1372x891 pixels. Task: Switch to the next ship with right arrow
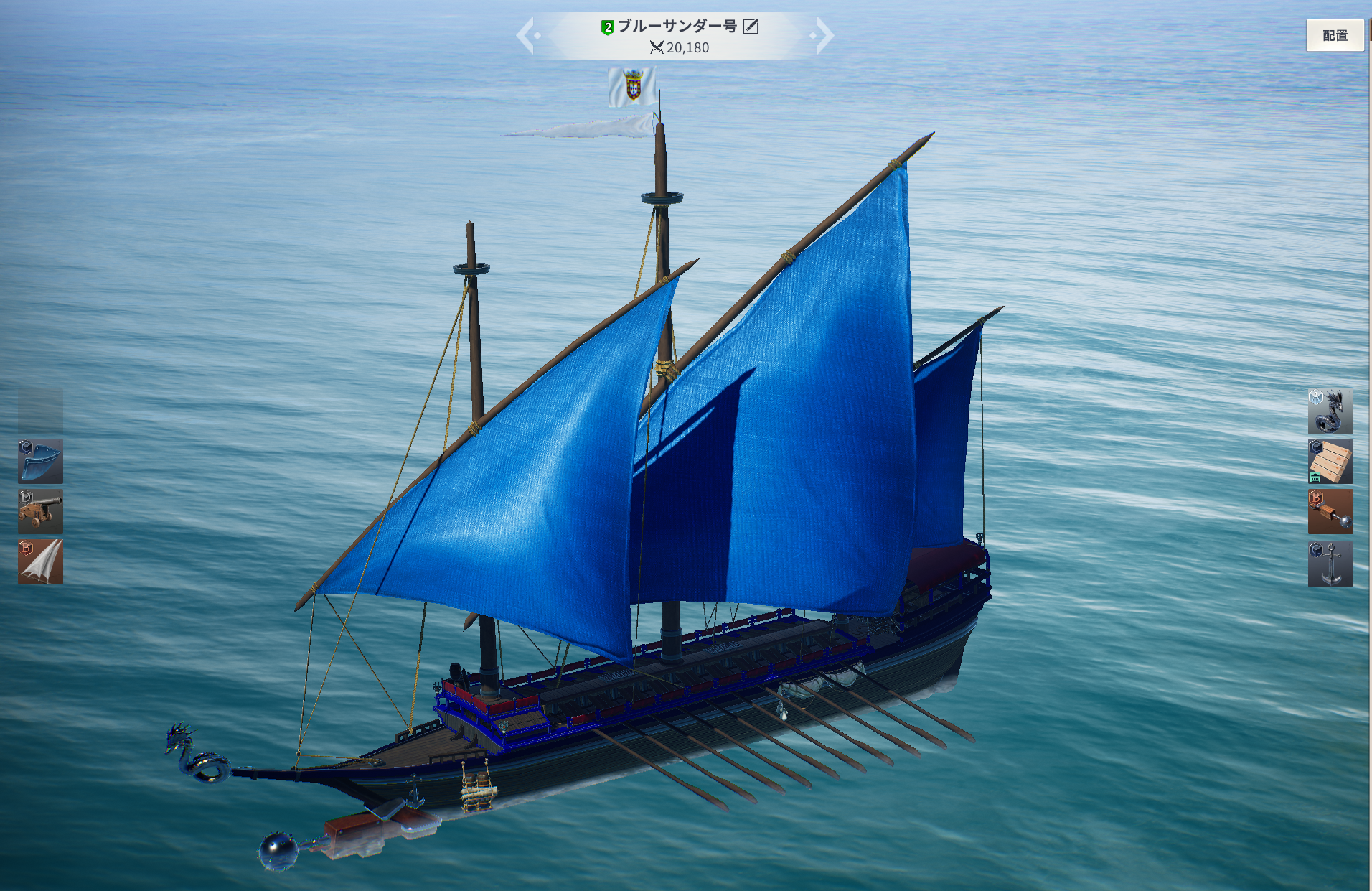click(x=824, y=35)
